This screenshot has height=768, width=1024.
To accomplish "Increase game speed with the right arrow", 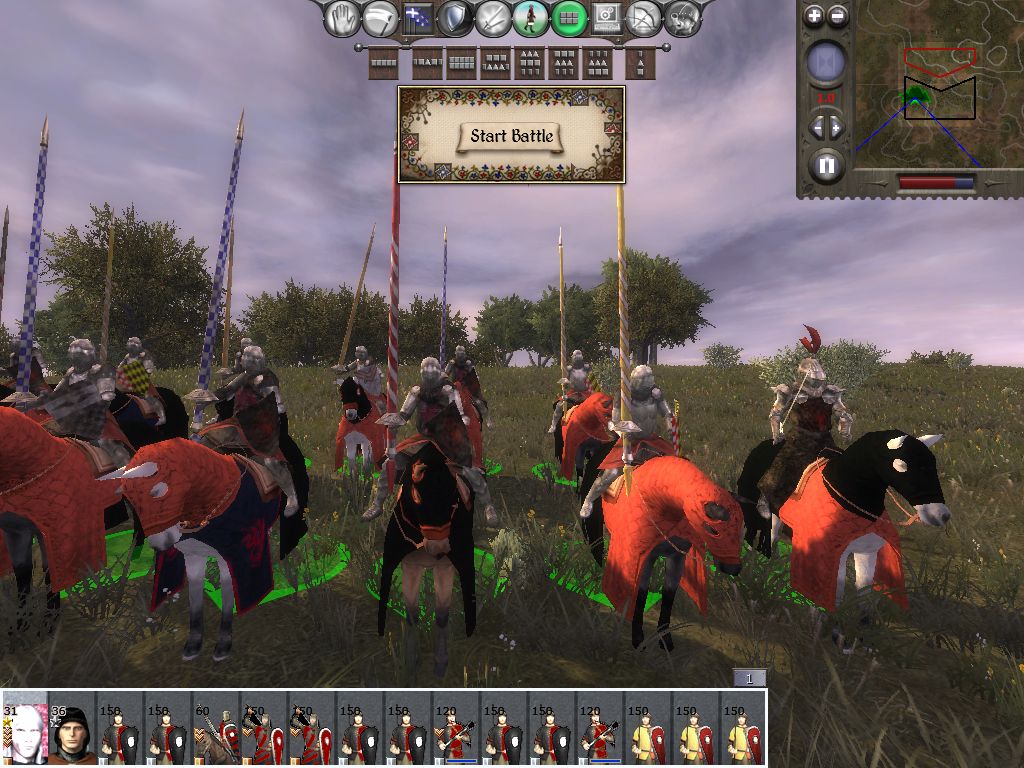I will click(837, 127).
